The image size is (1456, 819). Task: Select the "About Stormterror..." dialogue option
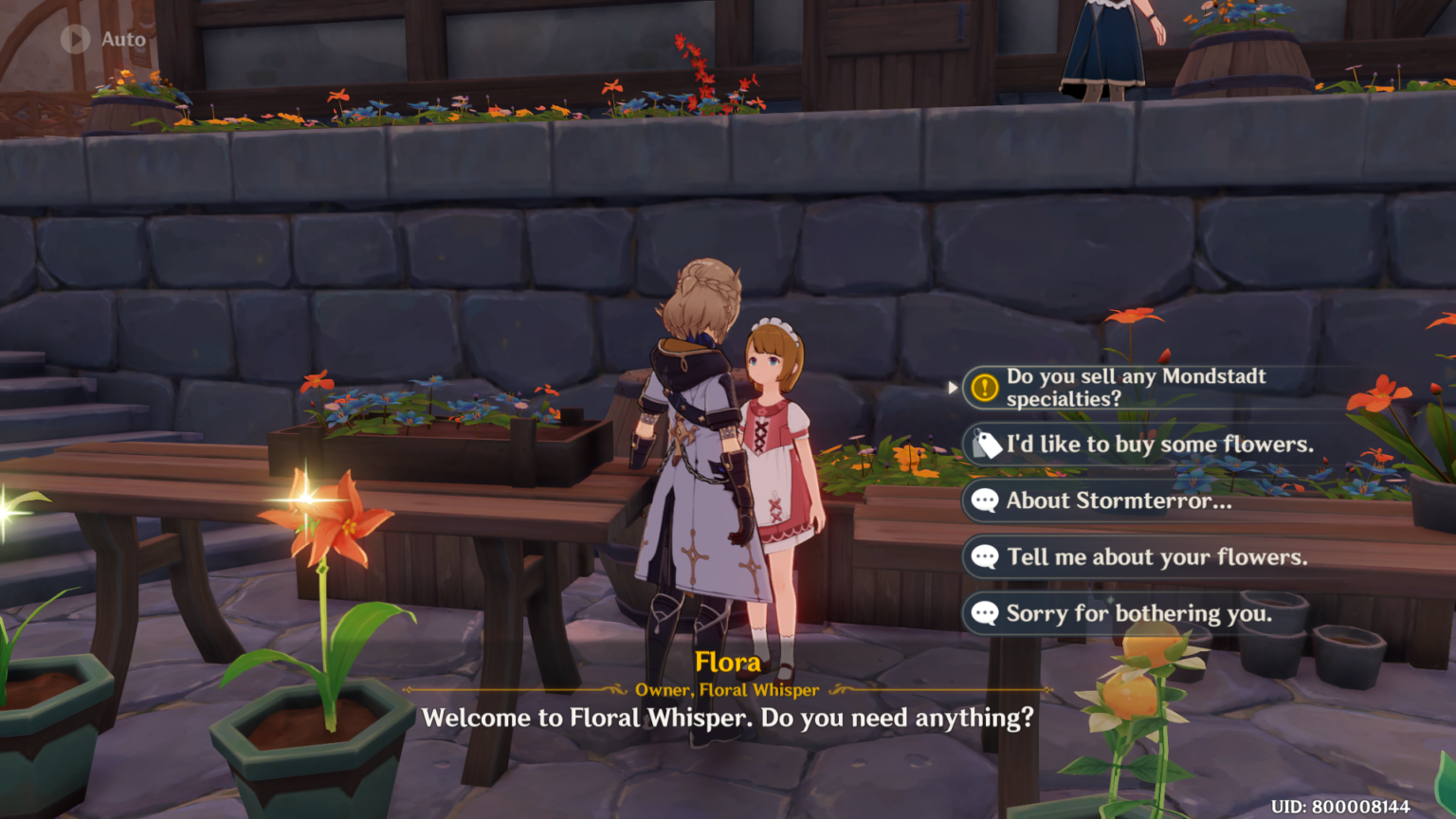(1119, 500)
